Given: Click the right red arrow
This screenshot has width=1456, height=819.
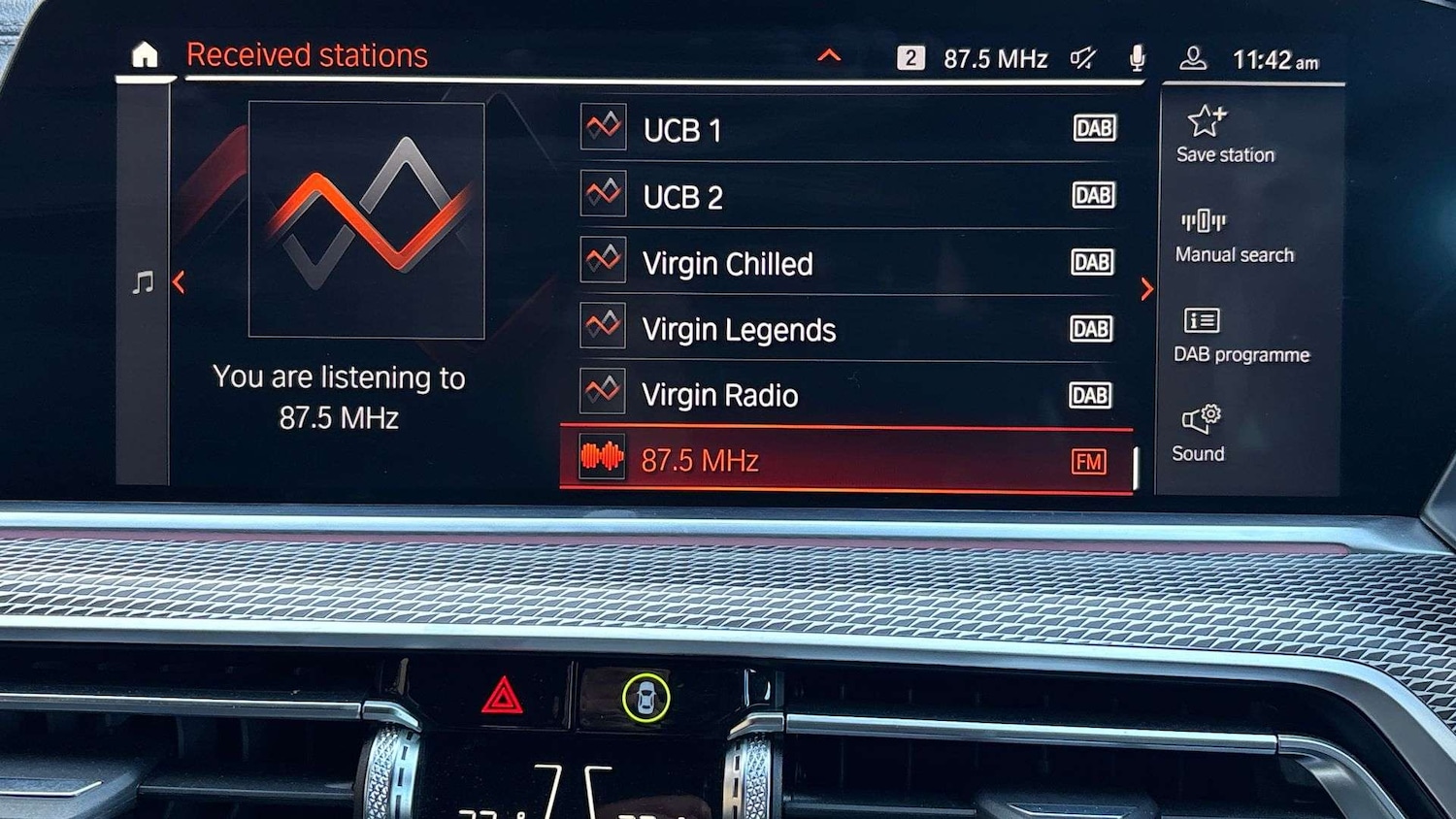Looking at the screenshot, I should pos(1146,289).
